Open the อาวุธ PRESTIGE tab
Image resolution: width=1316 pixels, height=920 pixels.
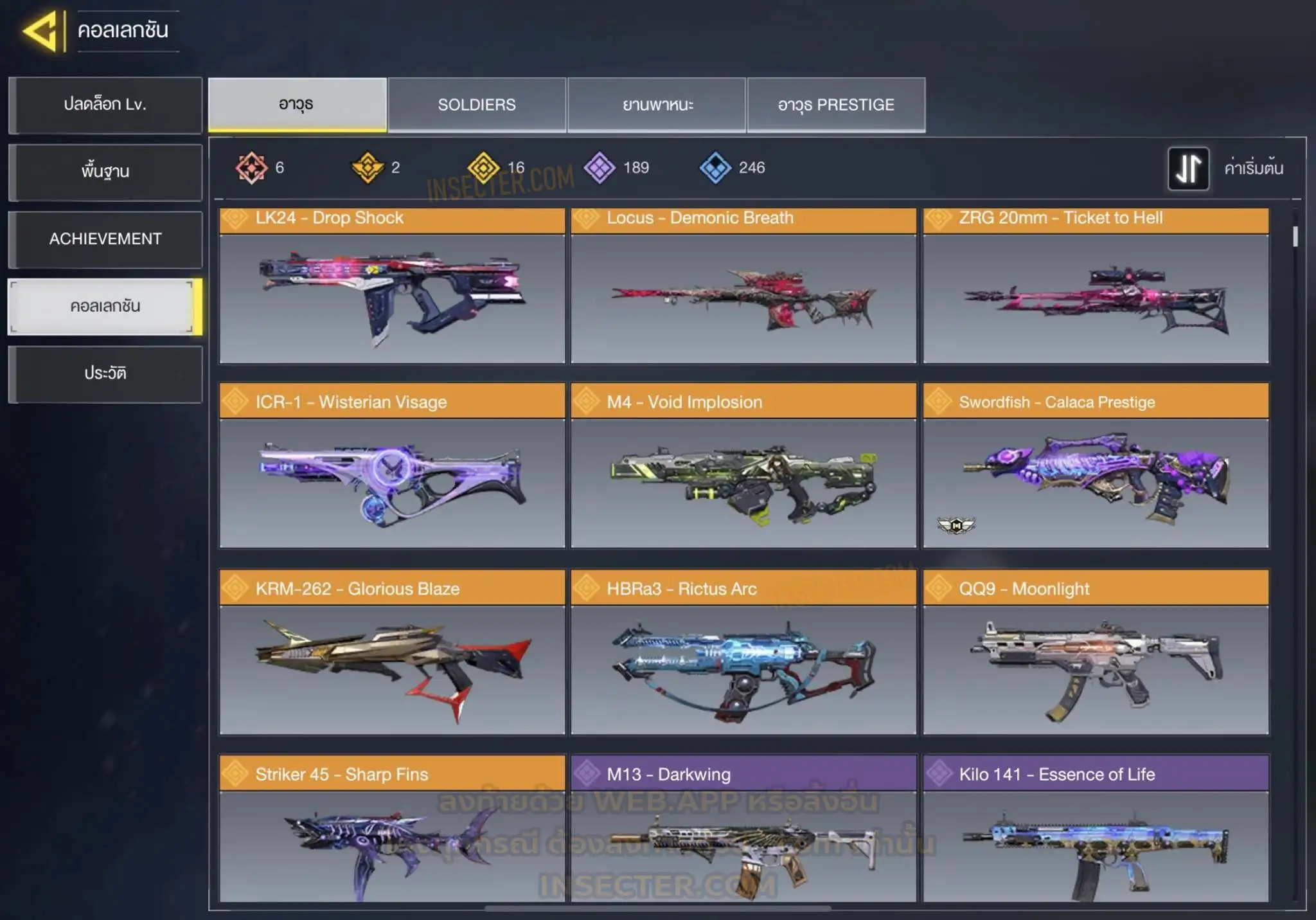[x=836, y=105]
